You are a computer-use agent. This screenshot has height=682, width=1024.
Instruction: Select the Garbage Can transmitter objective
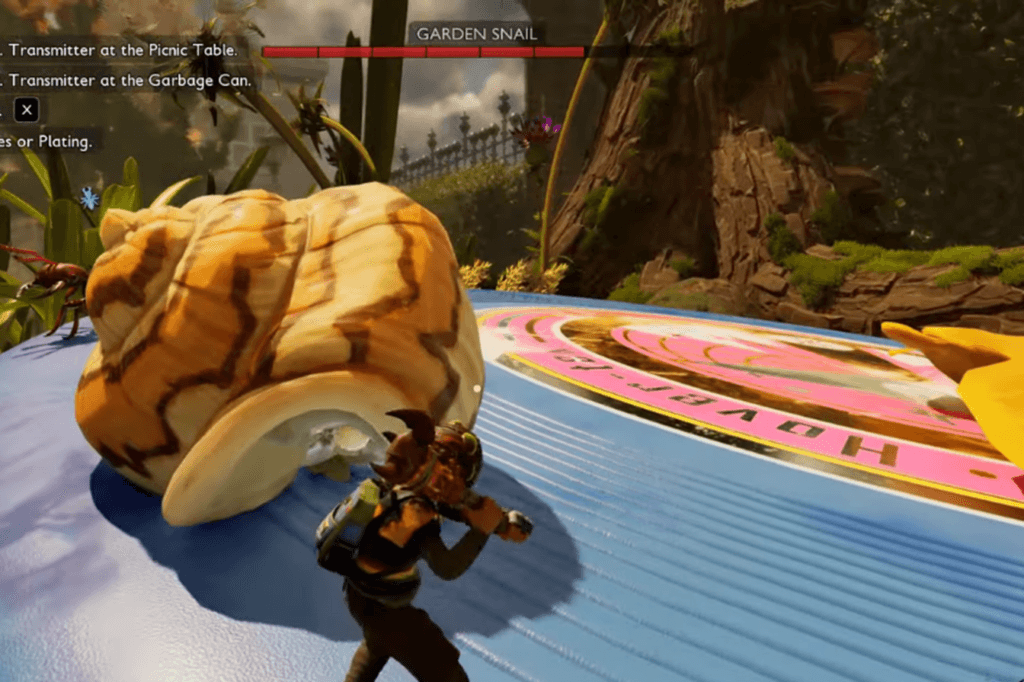(128, 81)
